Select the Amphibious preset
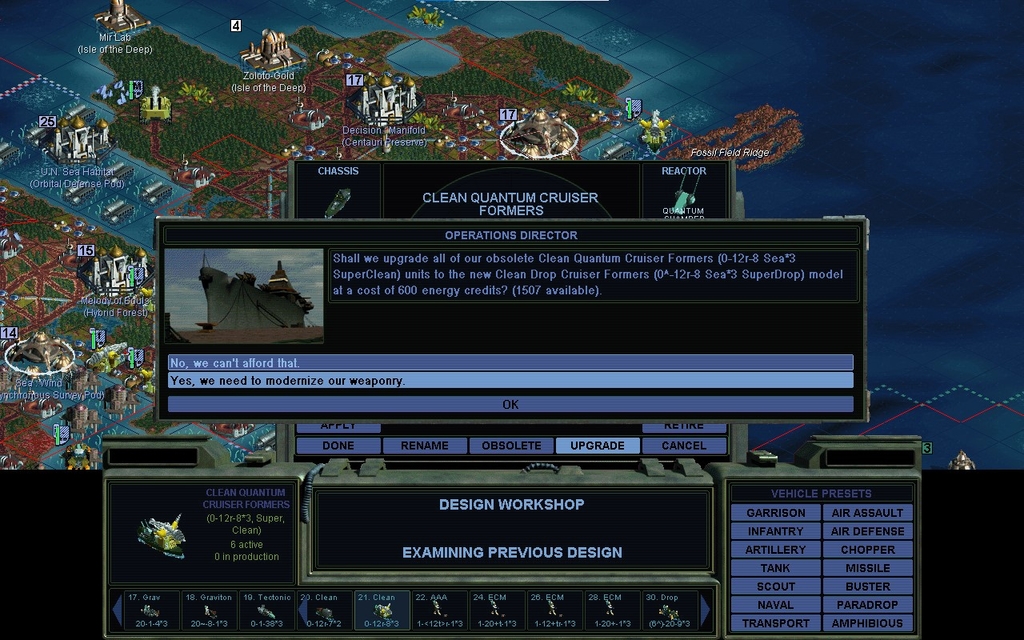This screenshot has width=1024, height=640. (x=867, y=623)
